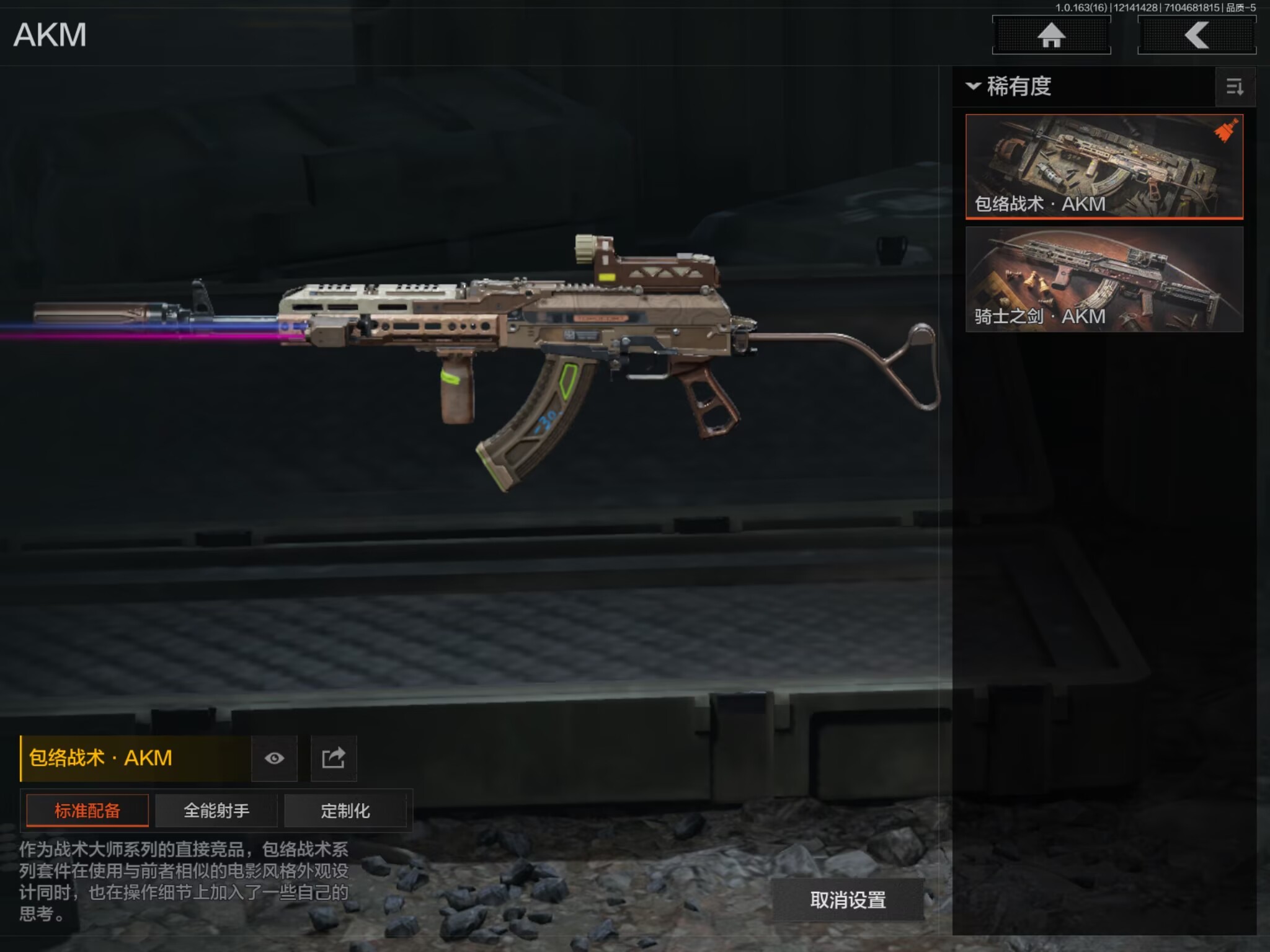This screenshot has height=952, width=1270.
Task: Select the 包络战术 · AKM skin thumbnail
Action: [x=1104, y=166]
